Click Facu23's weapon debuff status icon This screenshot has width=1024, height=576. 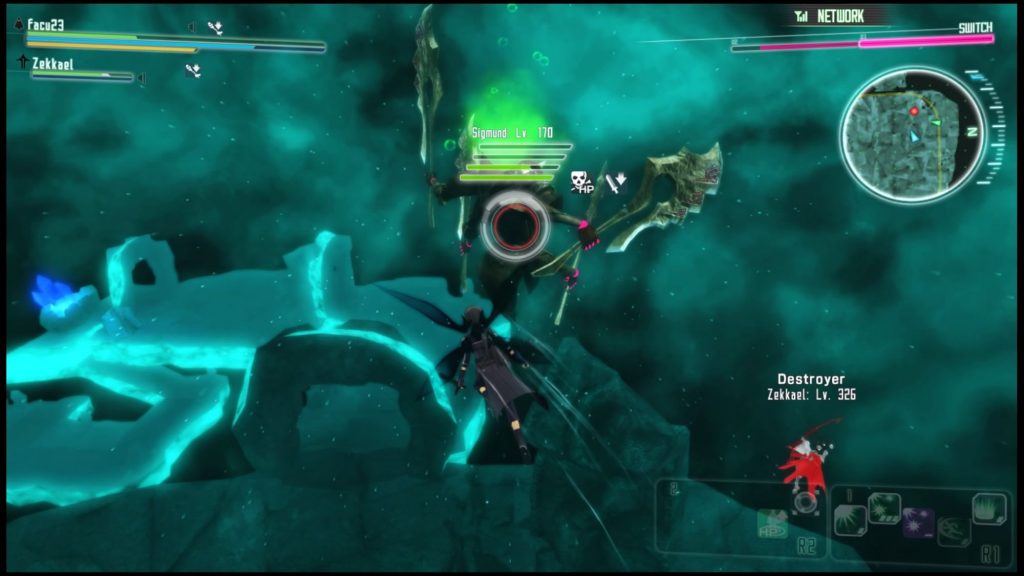215,27
